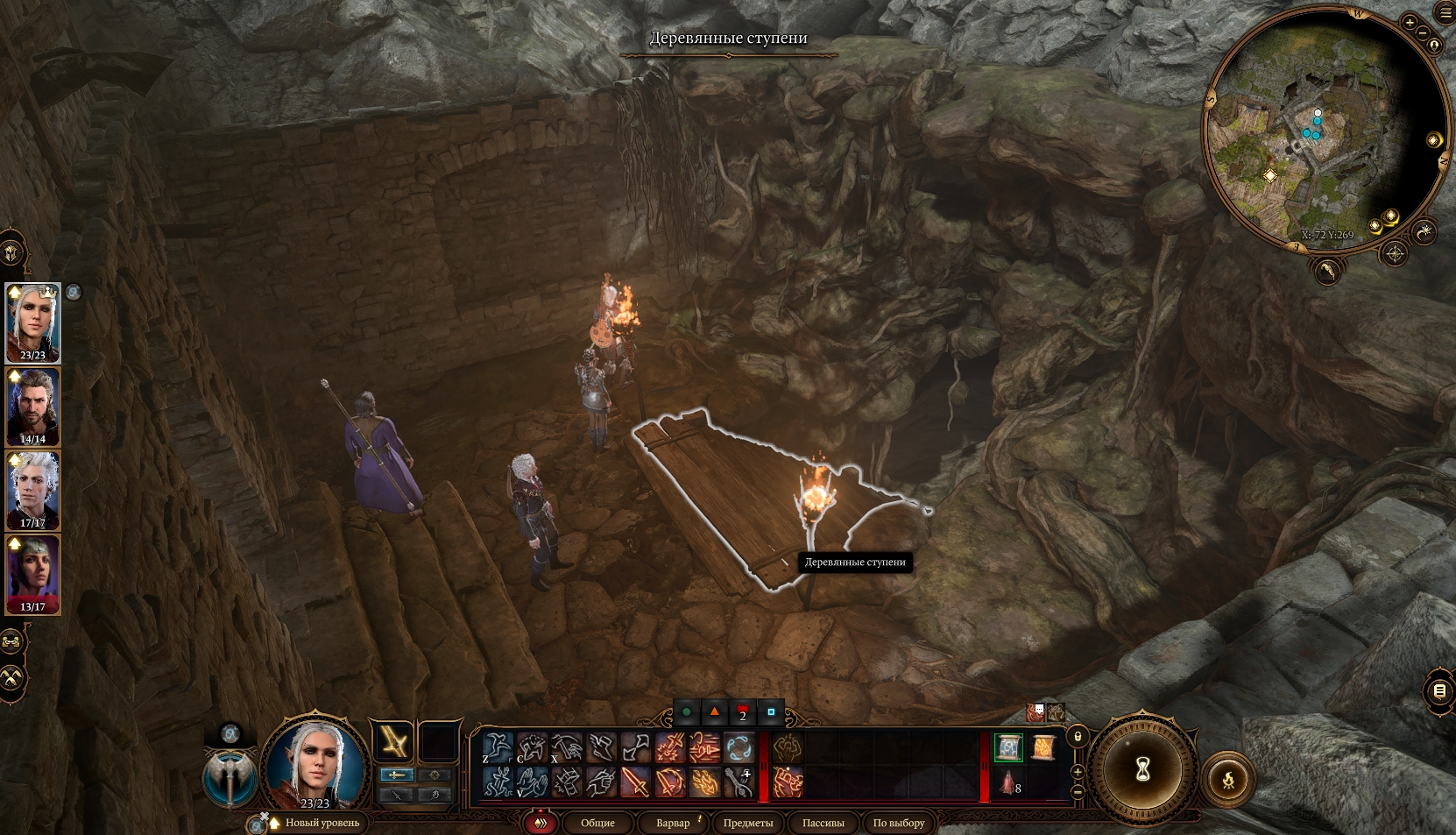This screenshot has height=835, width=1456.
Task: Click the glowing sword main-hand weapon slot
Action: pos(392,743)
